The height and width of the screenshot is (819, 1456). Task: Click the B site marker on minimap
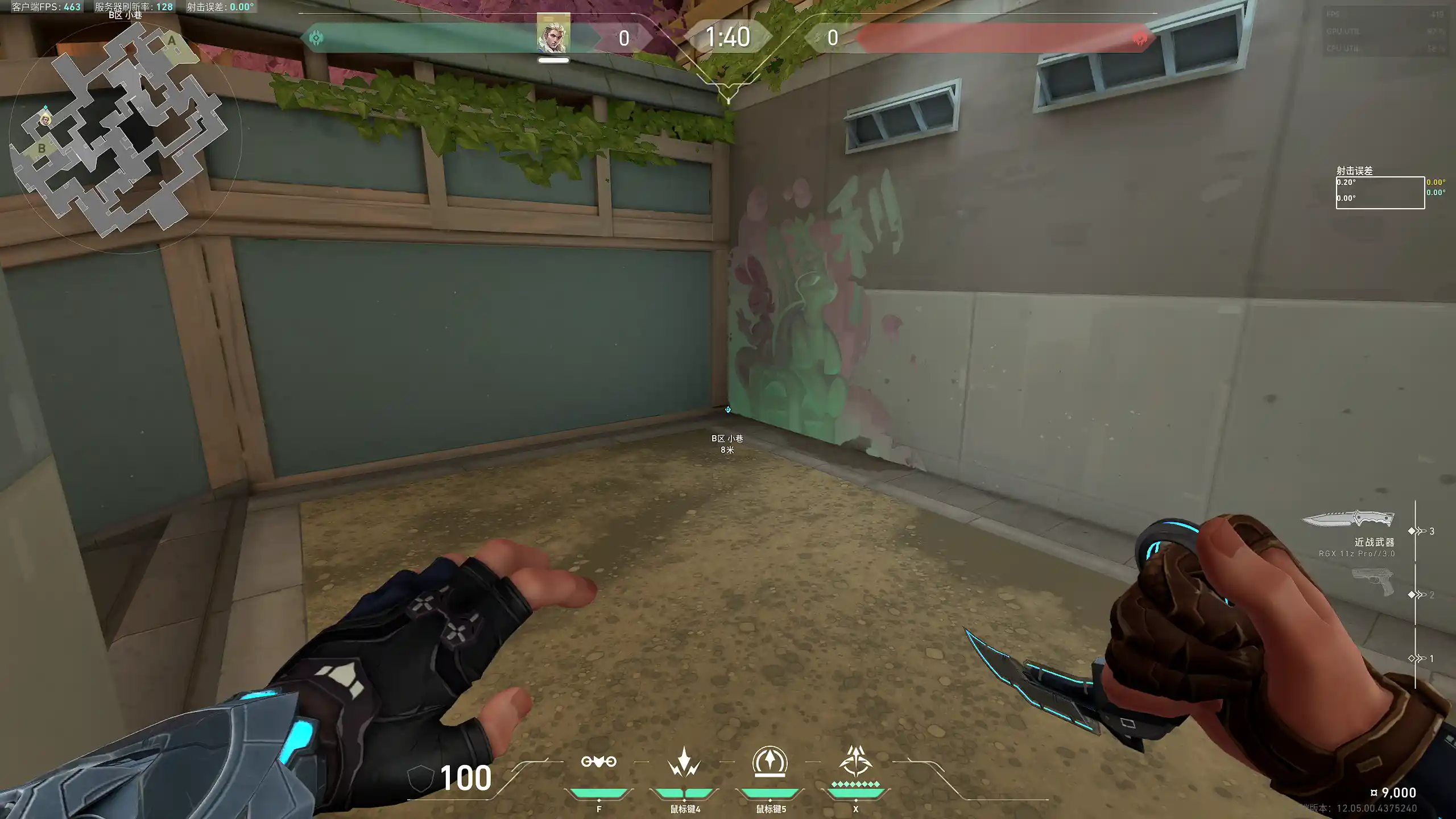coord(42,148)
